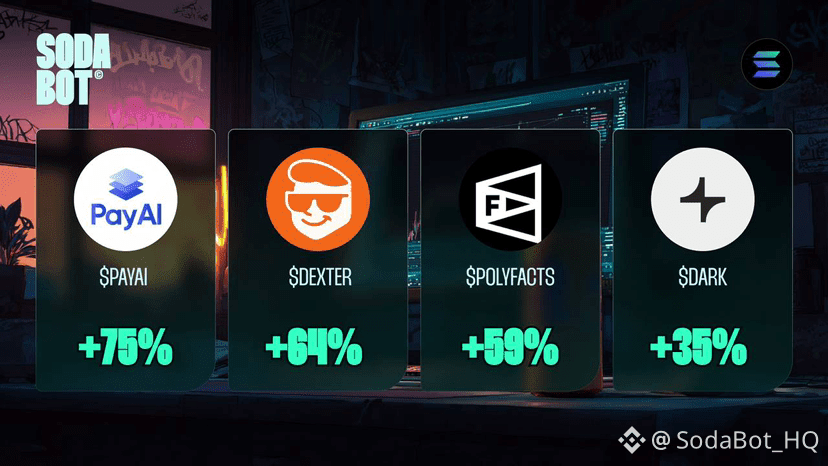Viewport: 828px width, 466px height.
Task: Choose the $DEXTER token card
Action: click(x=317, y=260)
